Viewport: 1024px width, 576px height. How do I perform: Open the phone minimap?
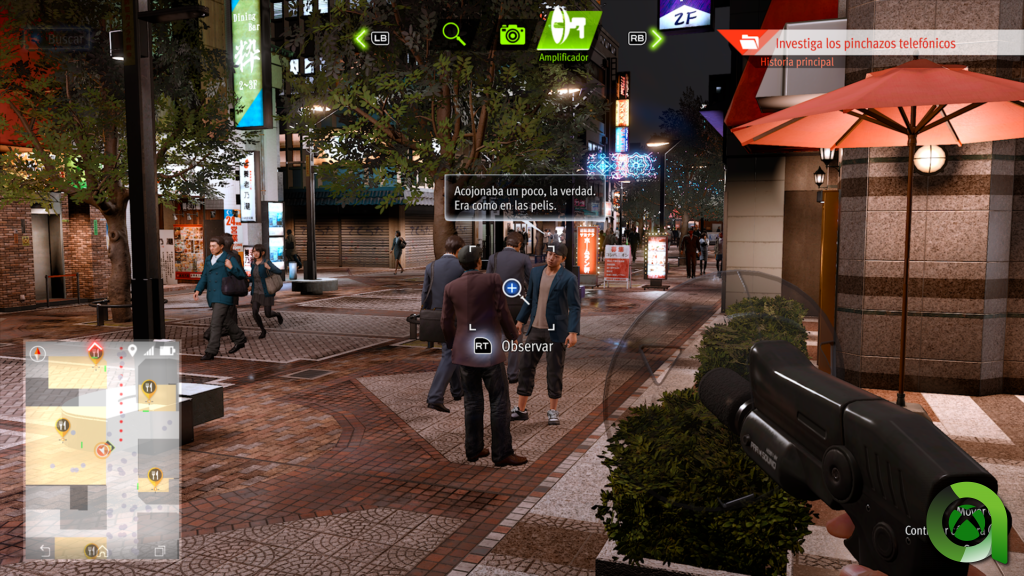pos(101,450)
